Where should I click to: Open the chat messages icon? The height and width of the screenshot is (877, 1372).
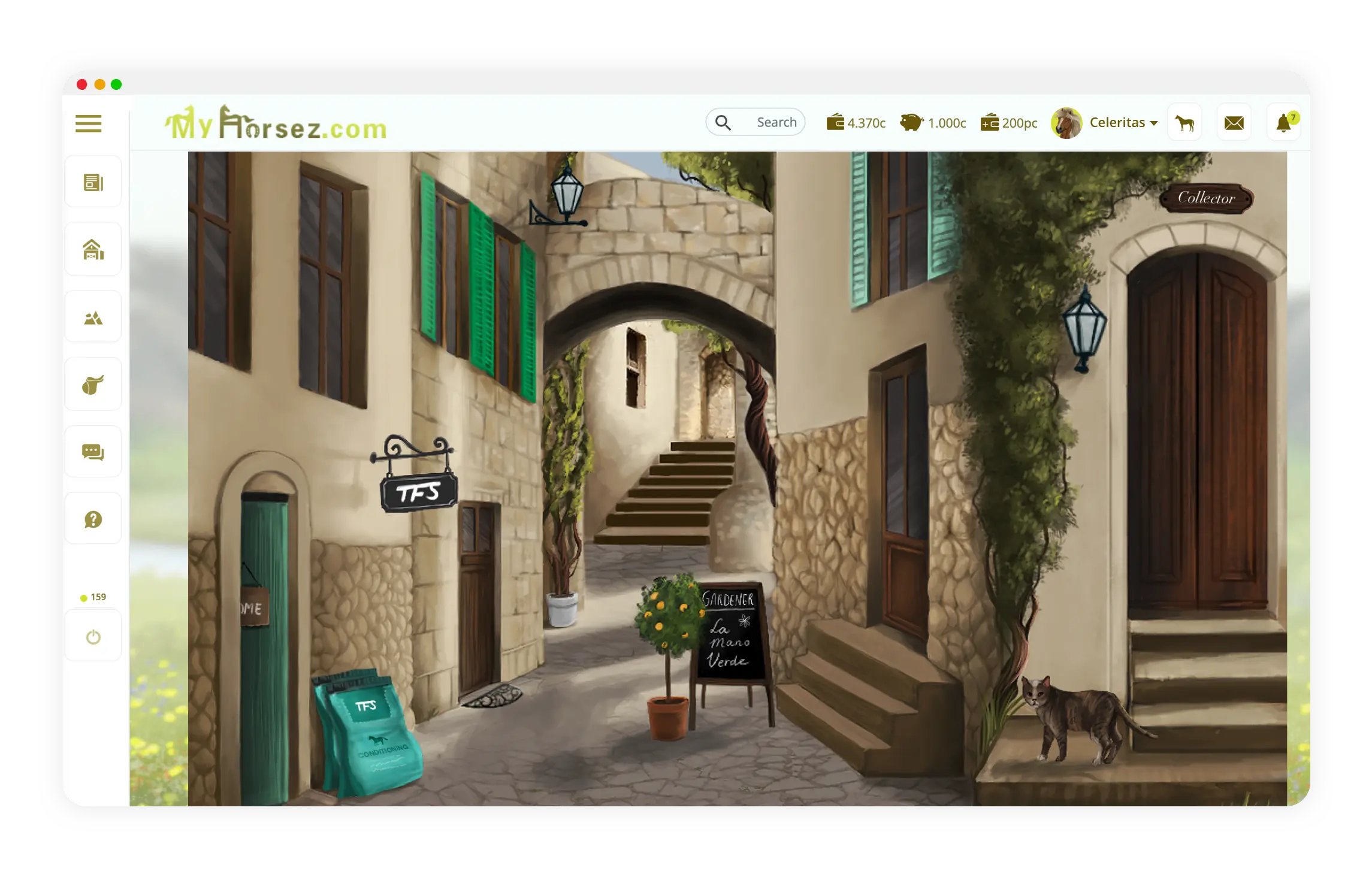[x=93, y=451]
